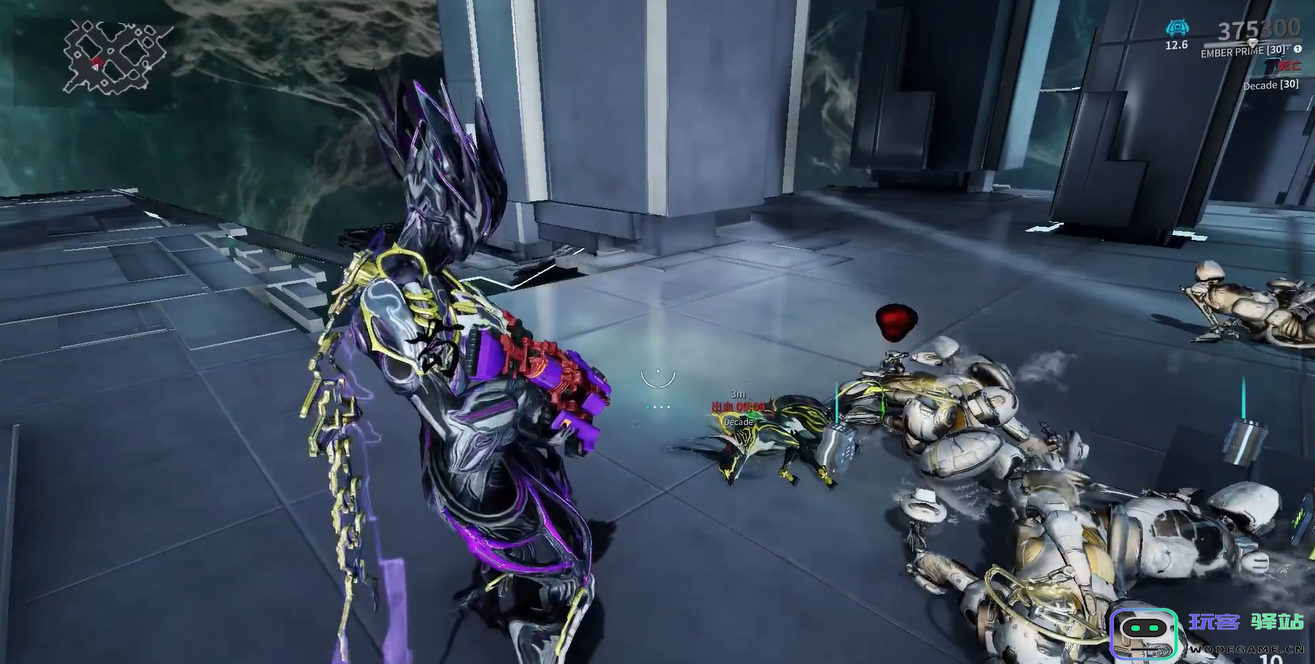Select squad member Decade in squad list
This screenshot has height=664, width=1315.
1269,85
